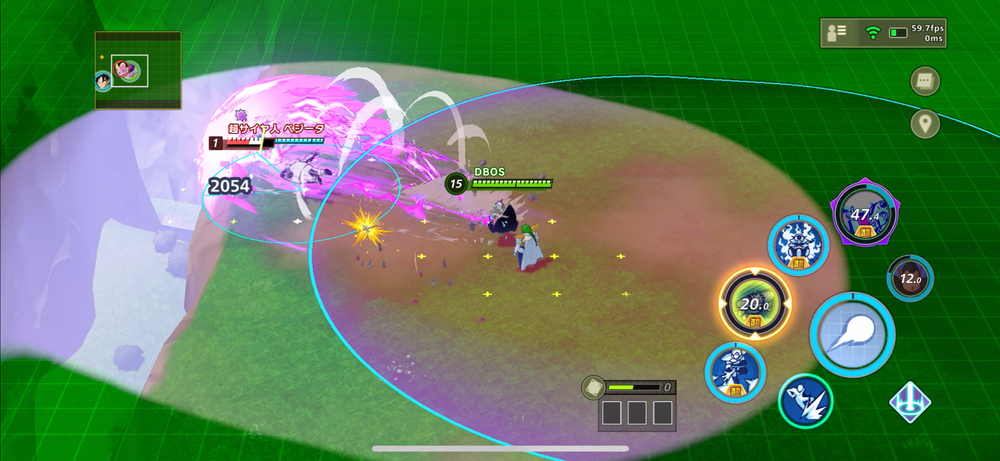
Task: Tap the portrait skill showing 12.0
Action: coord(909,279)
